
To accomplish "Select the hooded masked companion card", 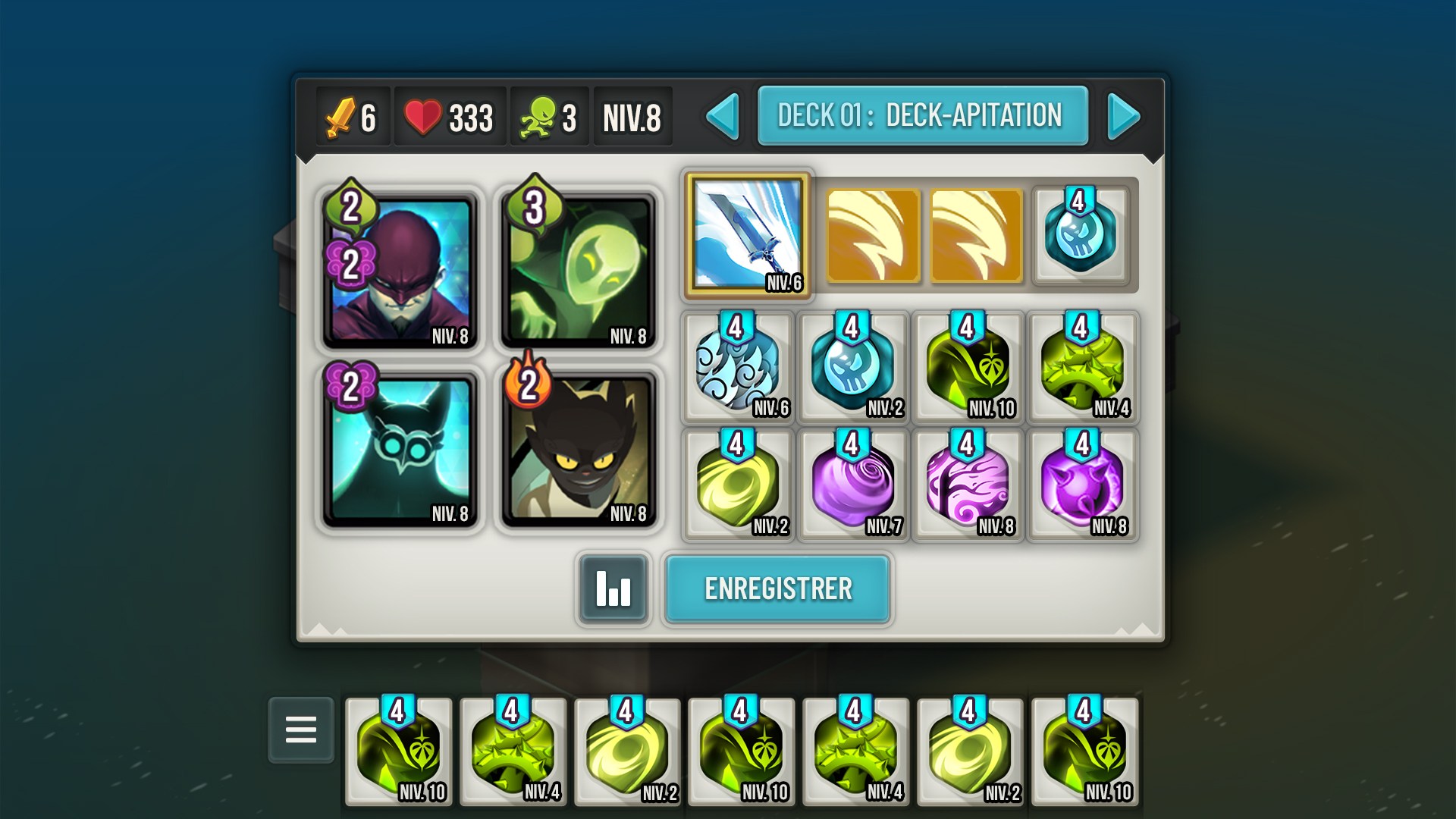I will (x=400, y=270).
